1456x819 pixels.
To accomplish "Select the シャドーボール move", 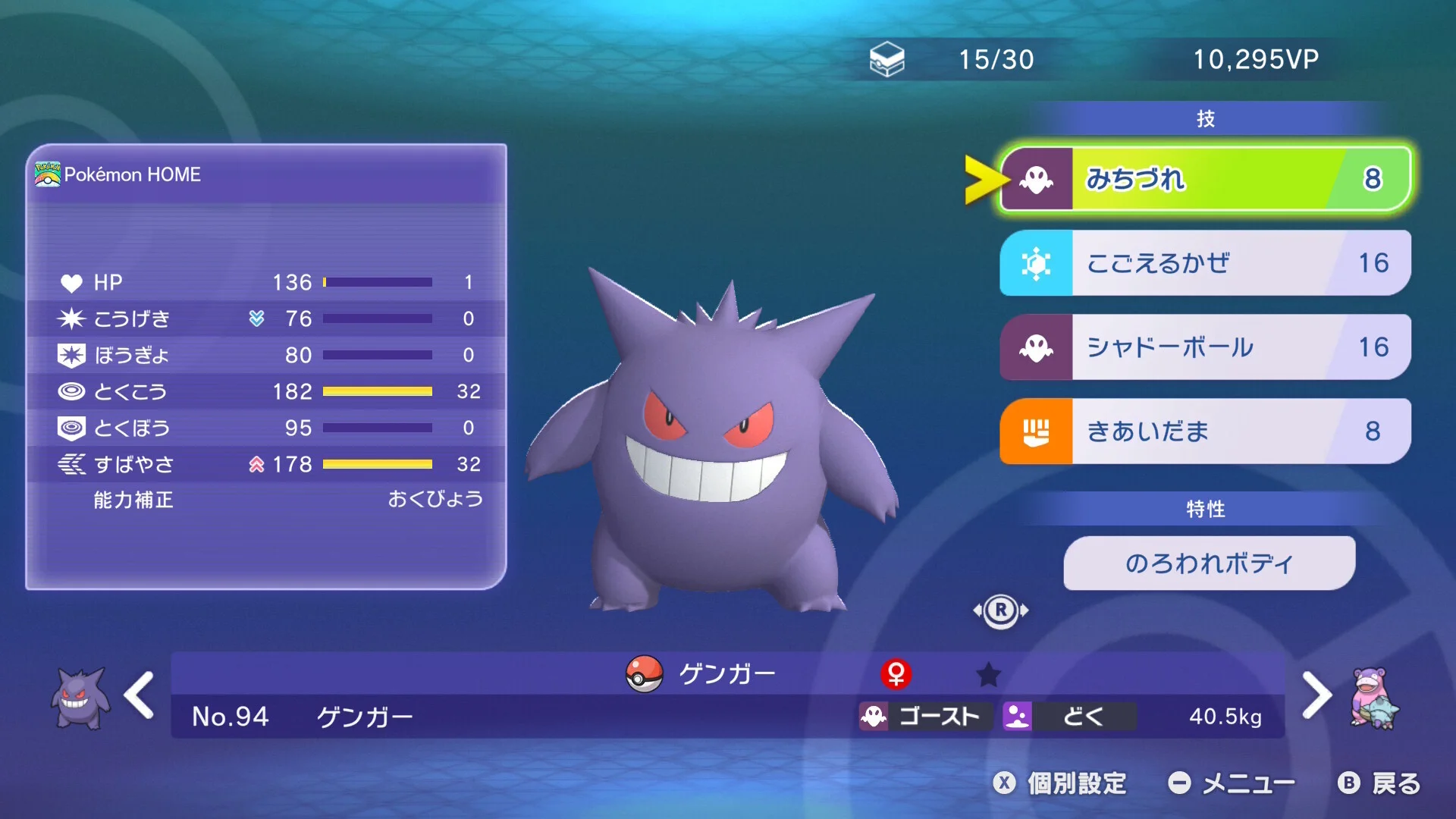I will click(x=1206, y=347).
